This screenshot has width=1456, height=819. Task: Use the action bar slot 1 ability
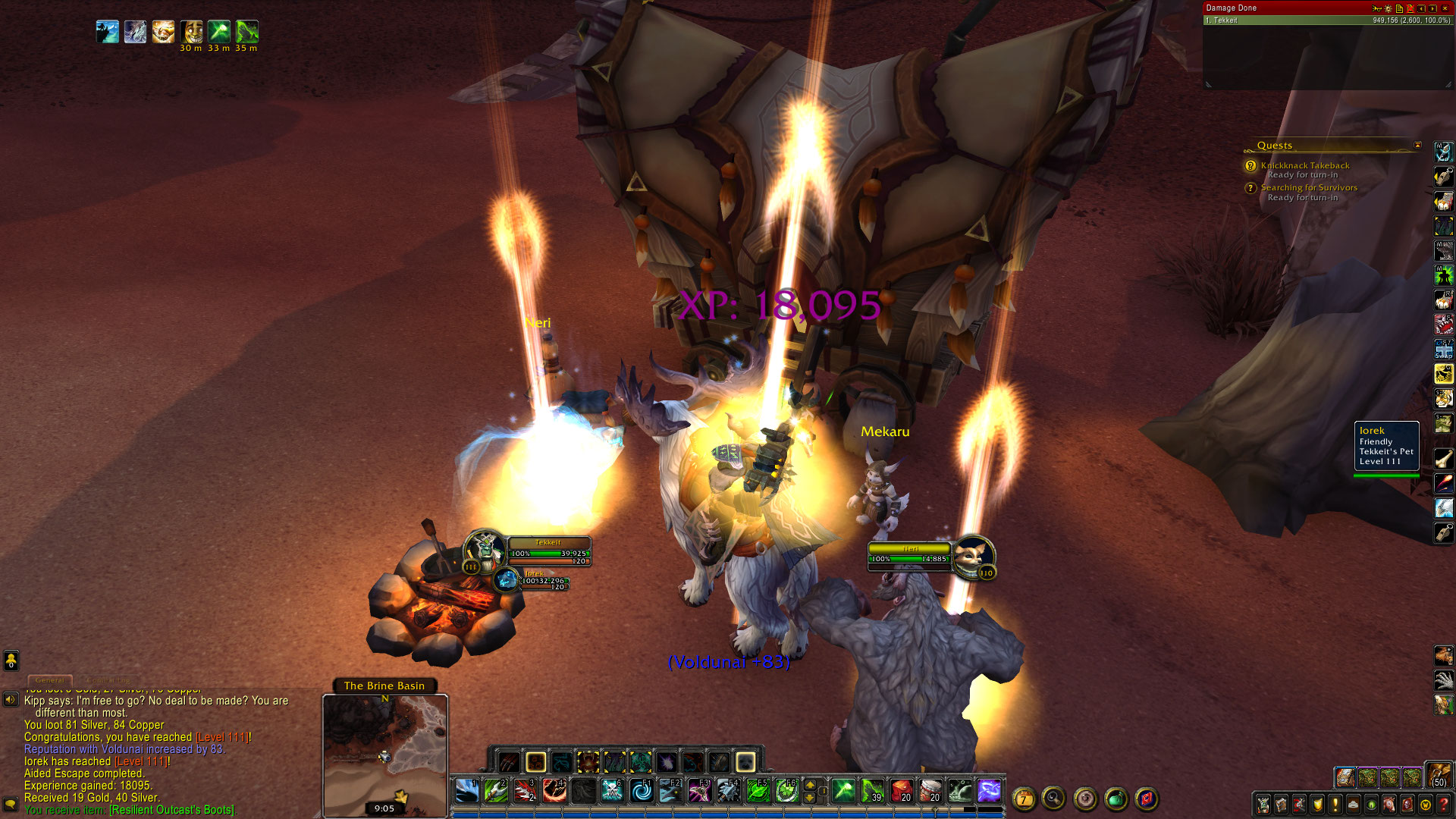pos(466,791)
